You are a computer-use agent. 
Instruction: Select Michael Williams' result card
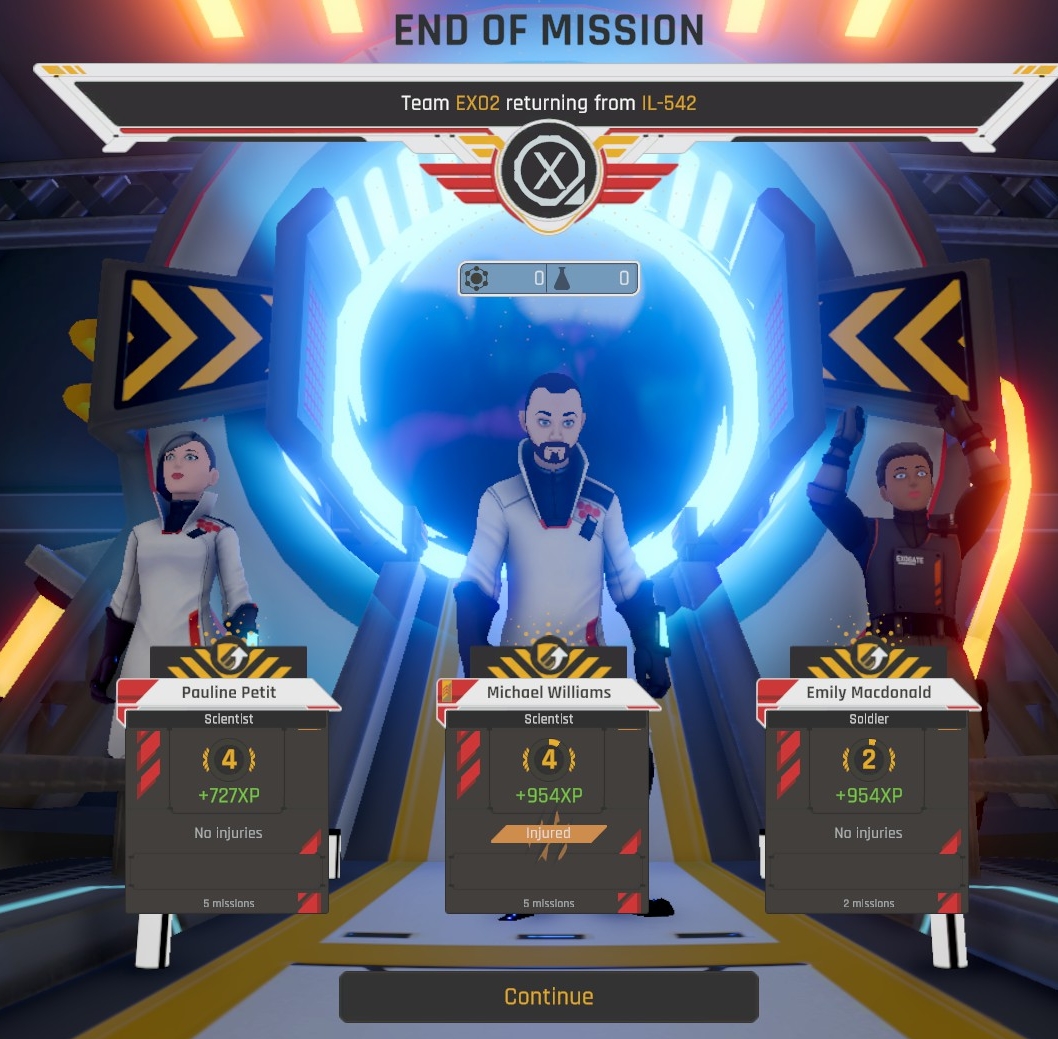pos(548,800)
